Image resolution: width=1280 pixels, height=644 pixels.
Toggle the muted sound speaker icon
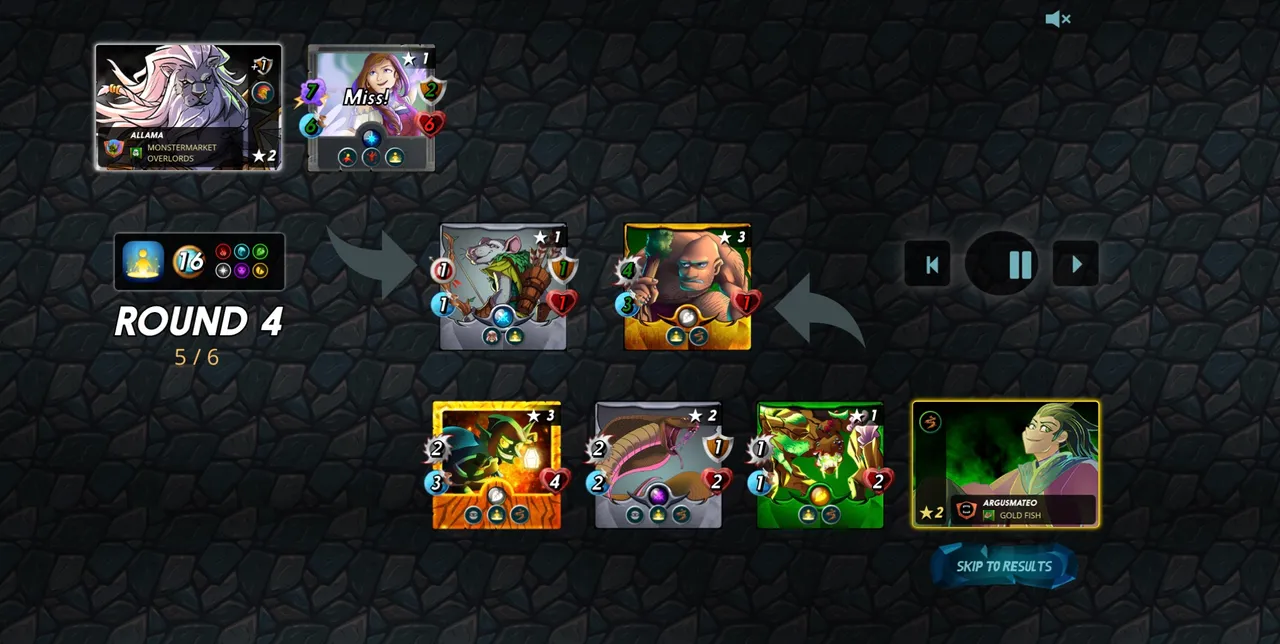click(1057, 19)
